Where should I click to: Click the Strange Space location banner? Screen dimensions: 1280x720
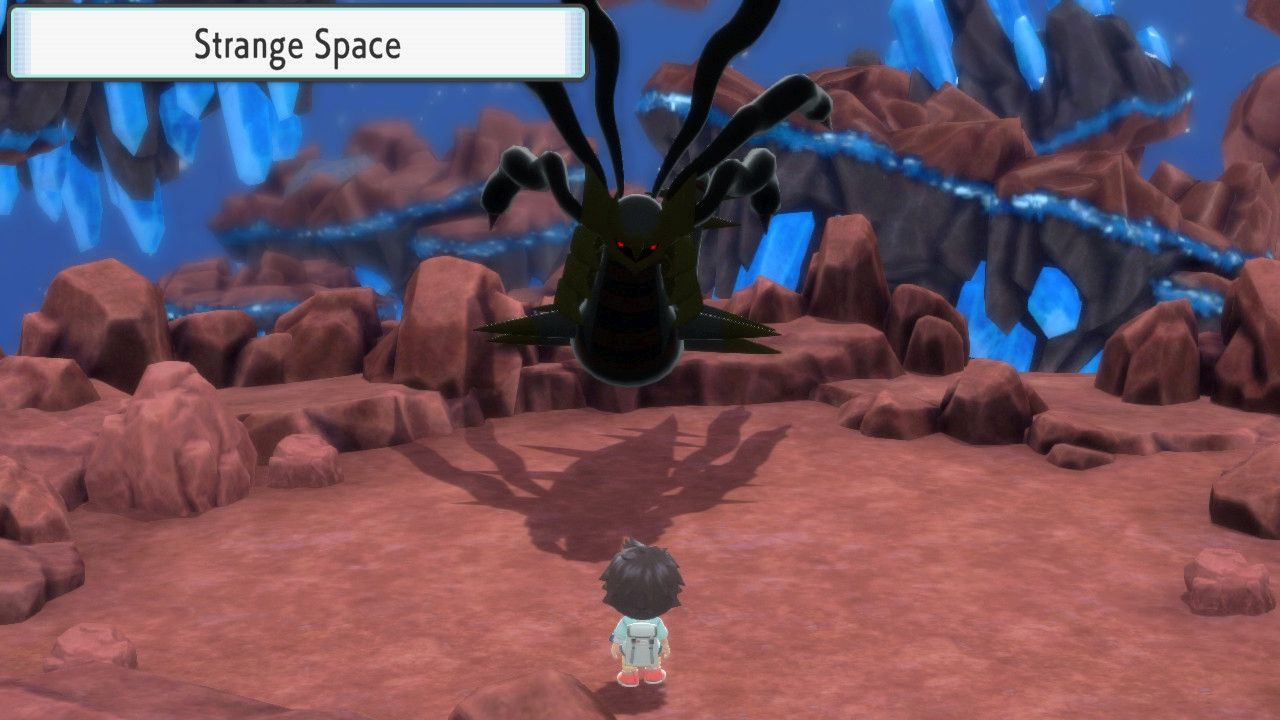295,44
